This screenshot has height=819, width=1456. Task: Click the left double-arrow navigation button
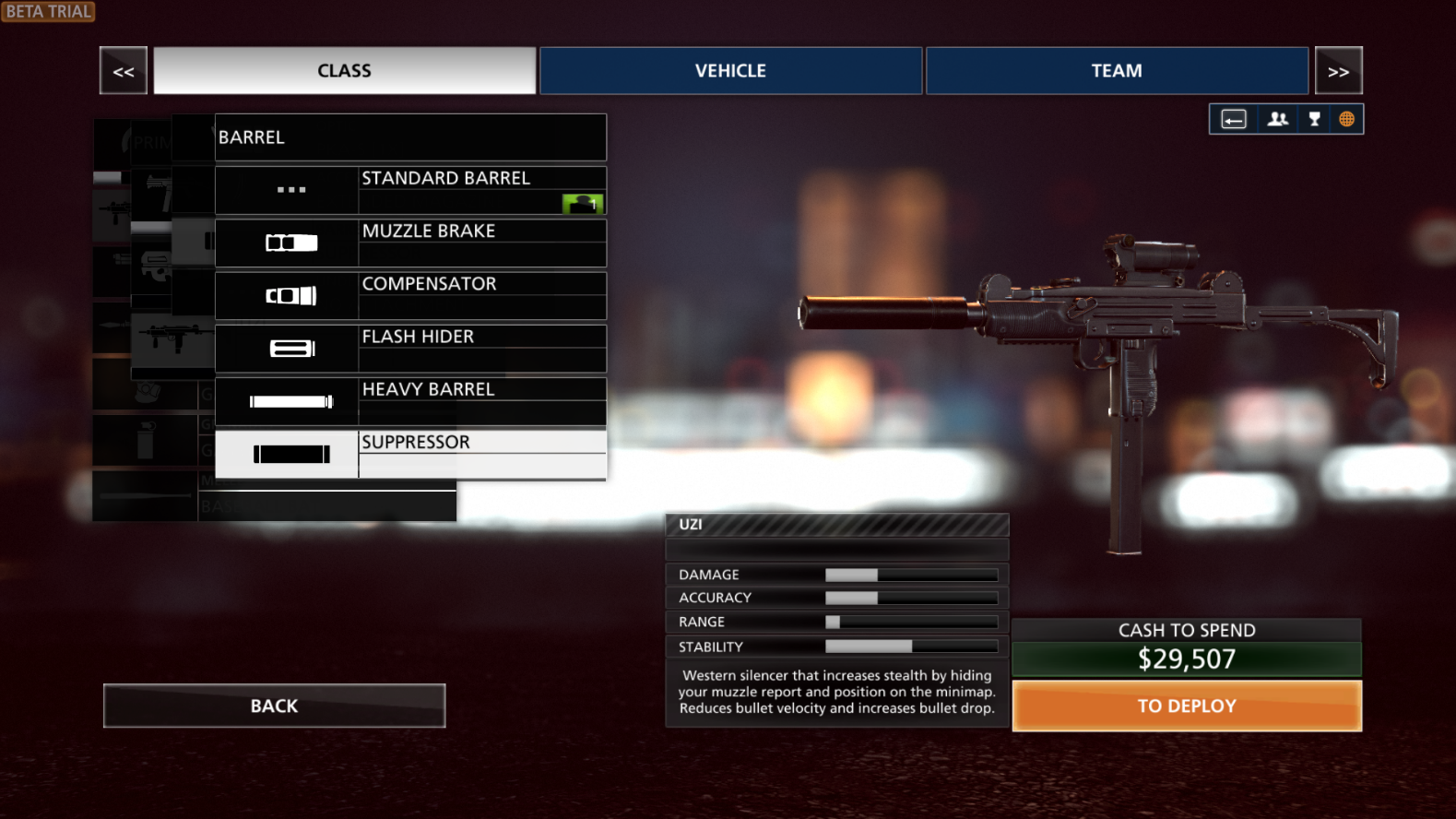click(x=124, y=71)
